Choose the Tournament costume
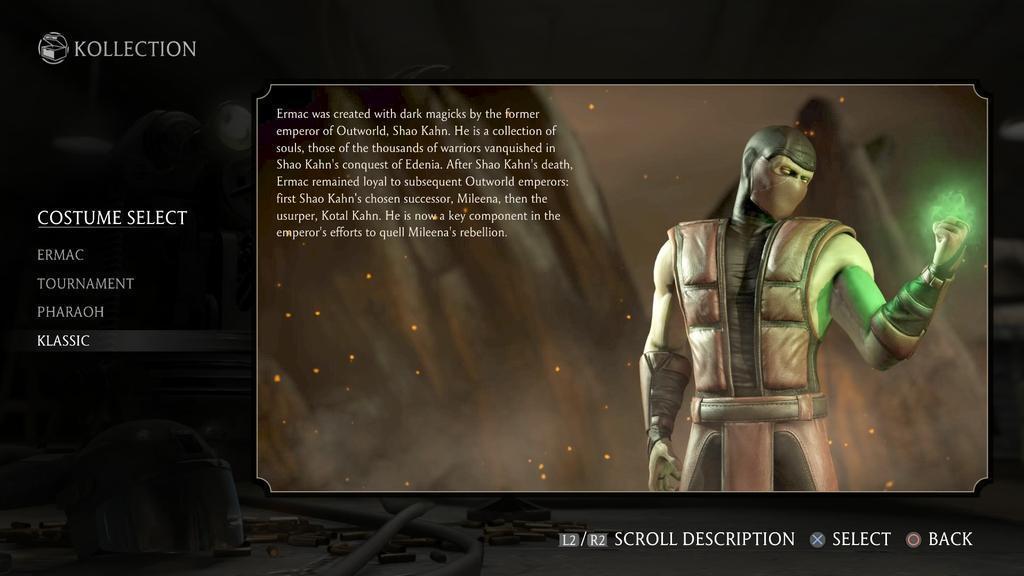1024x576 pixels. (x=85, y=284)
